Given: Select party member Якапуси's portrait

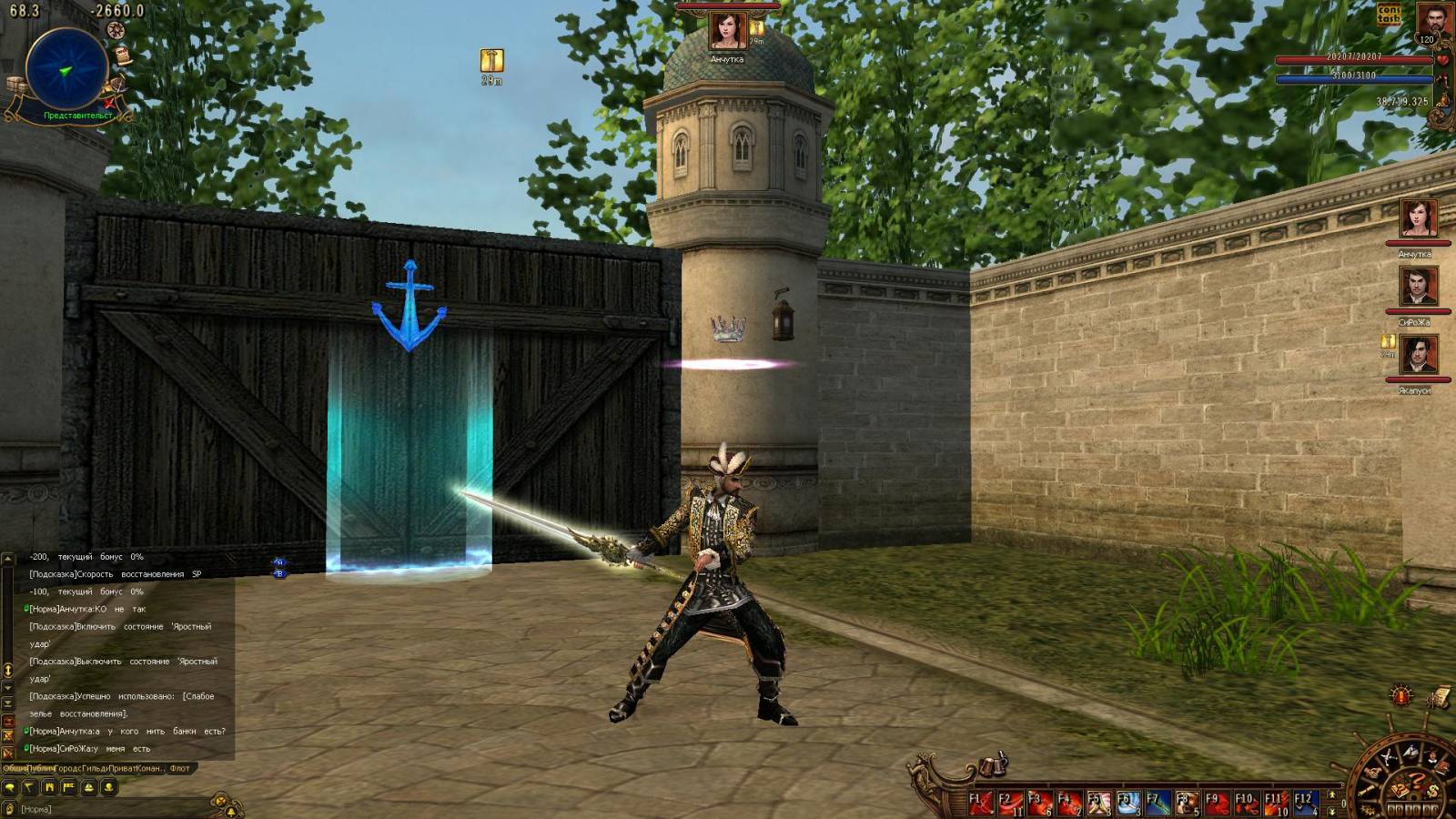Looking at the screenshot, I should pyautogui.click(x=1418, y=355).
